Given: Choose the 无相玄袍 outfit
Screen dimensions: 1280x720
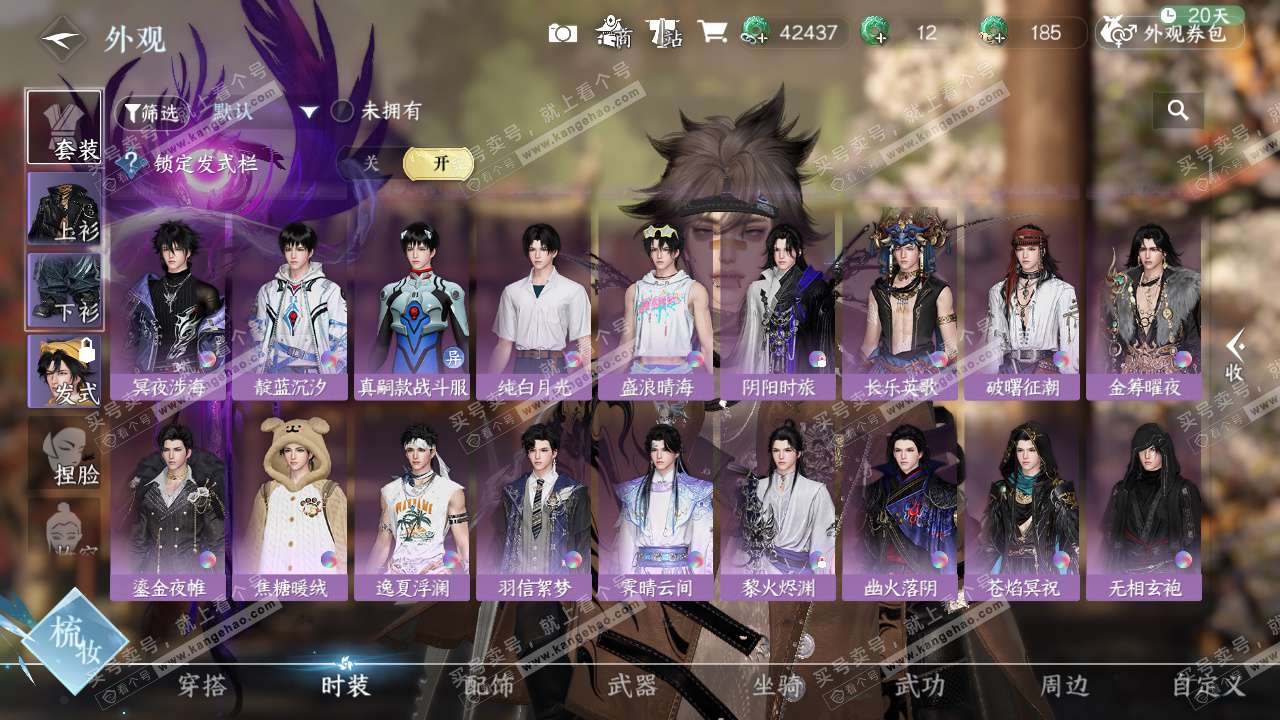Looking at the screenshot, I should click(x=1144, y=505).
